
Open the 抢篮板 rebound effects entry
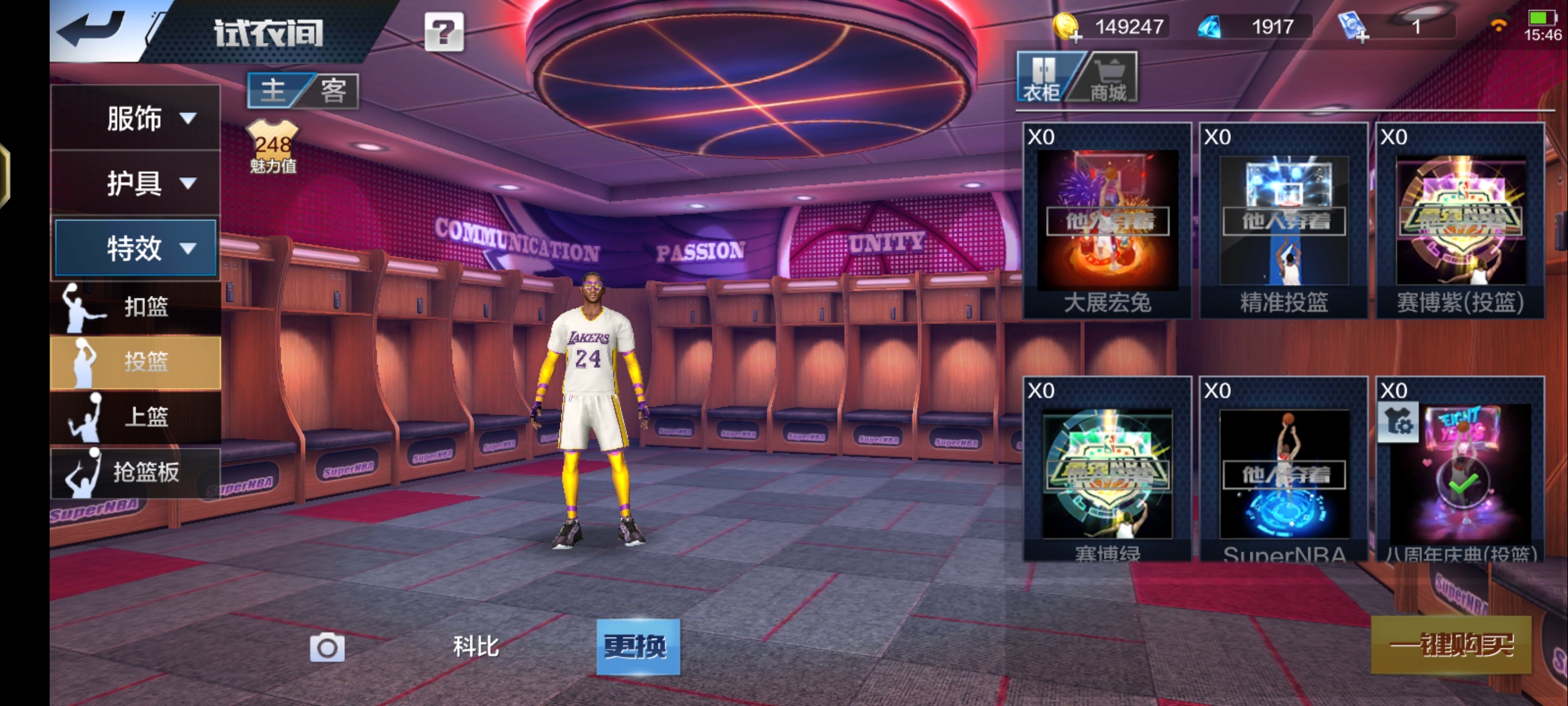(x=136, y=471)
